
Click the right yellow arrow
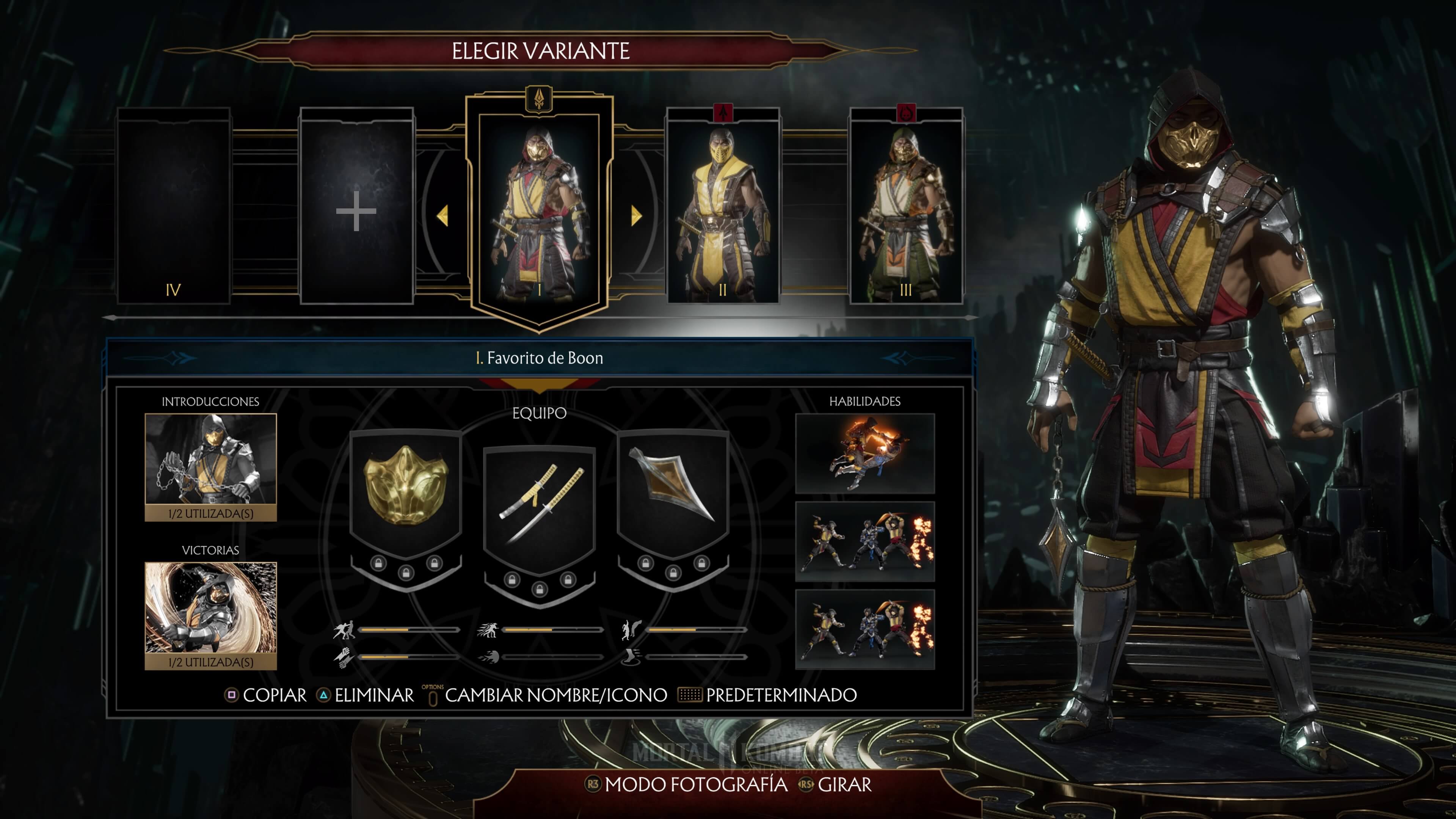[637, 215]
